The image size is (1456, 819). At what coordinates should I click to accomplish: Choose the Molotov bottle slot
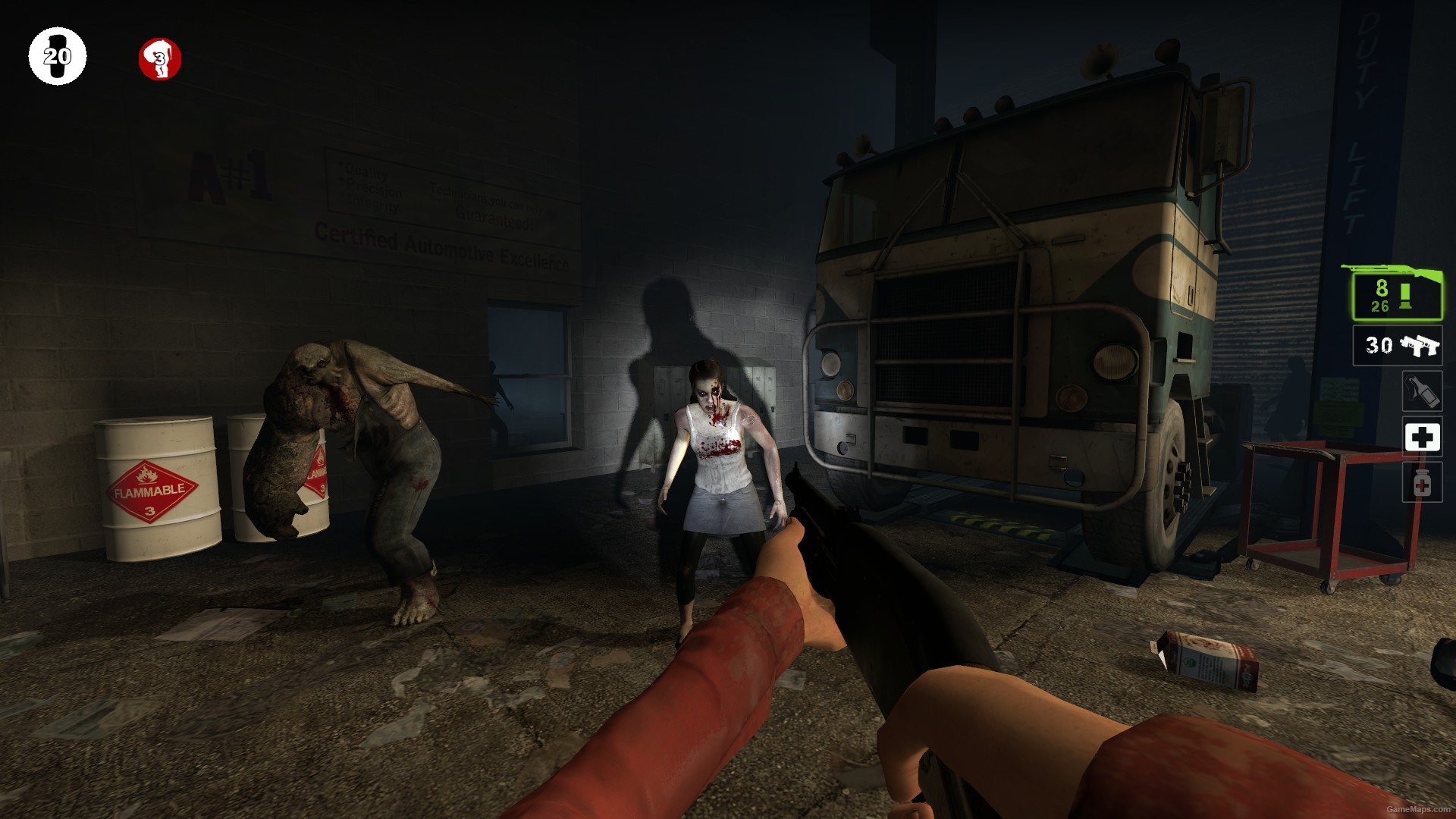pyautogui.click(x=1421, y=391)
